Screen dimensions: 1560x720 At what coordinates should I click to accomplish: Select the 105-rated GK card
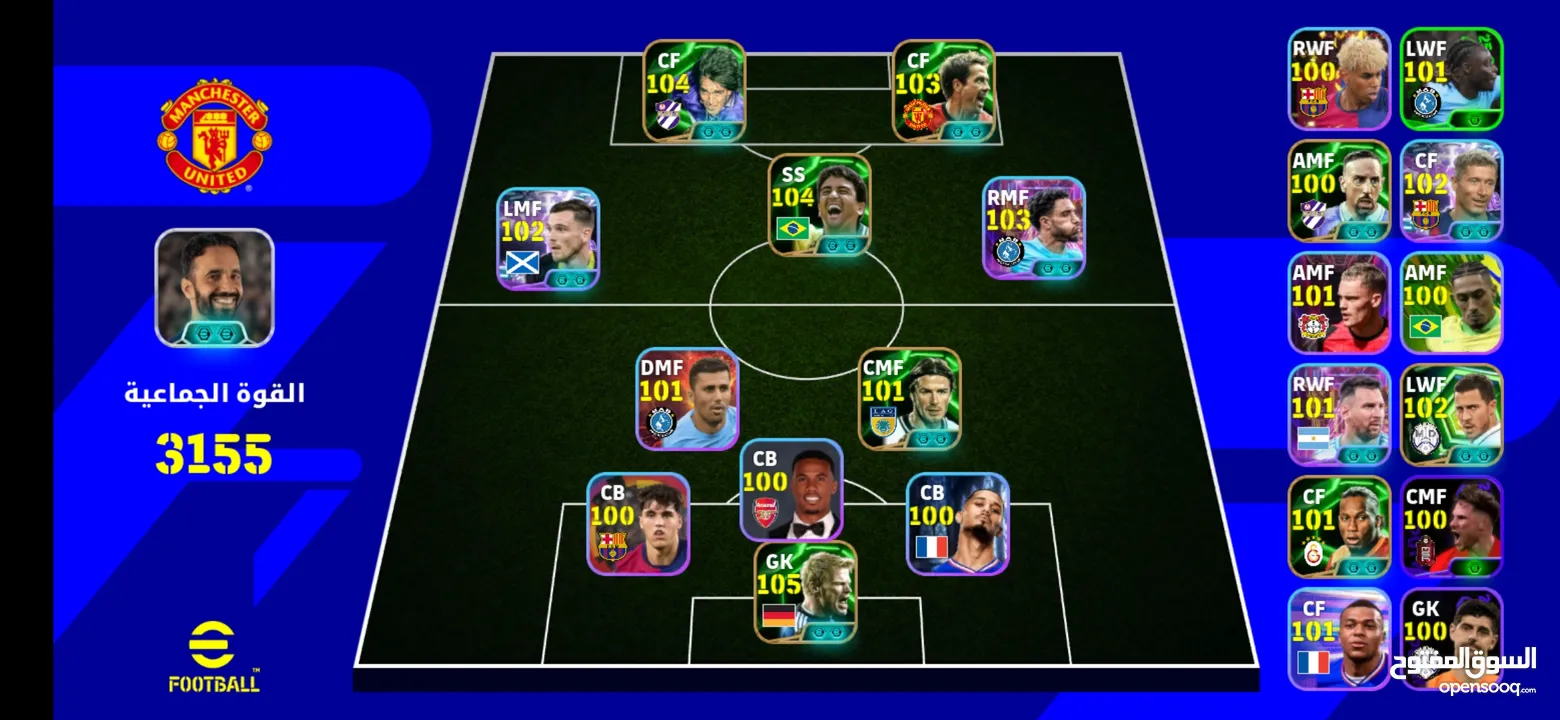pyautogui.click(x=805, y=592)
